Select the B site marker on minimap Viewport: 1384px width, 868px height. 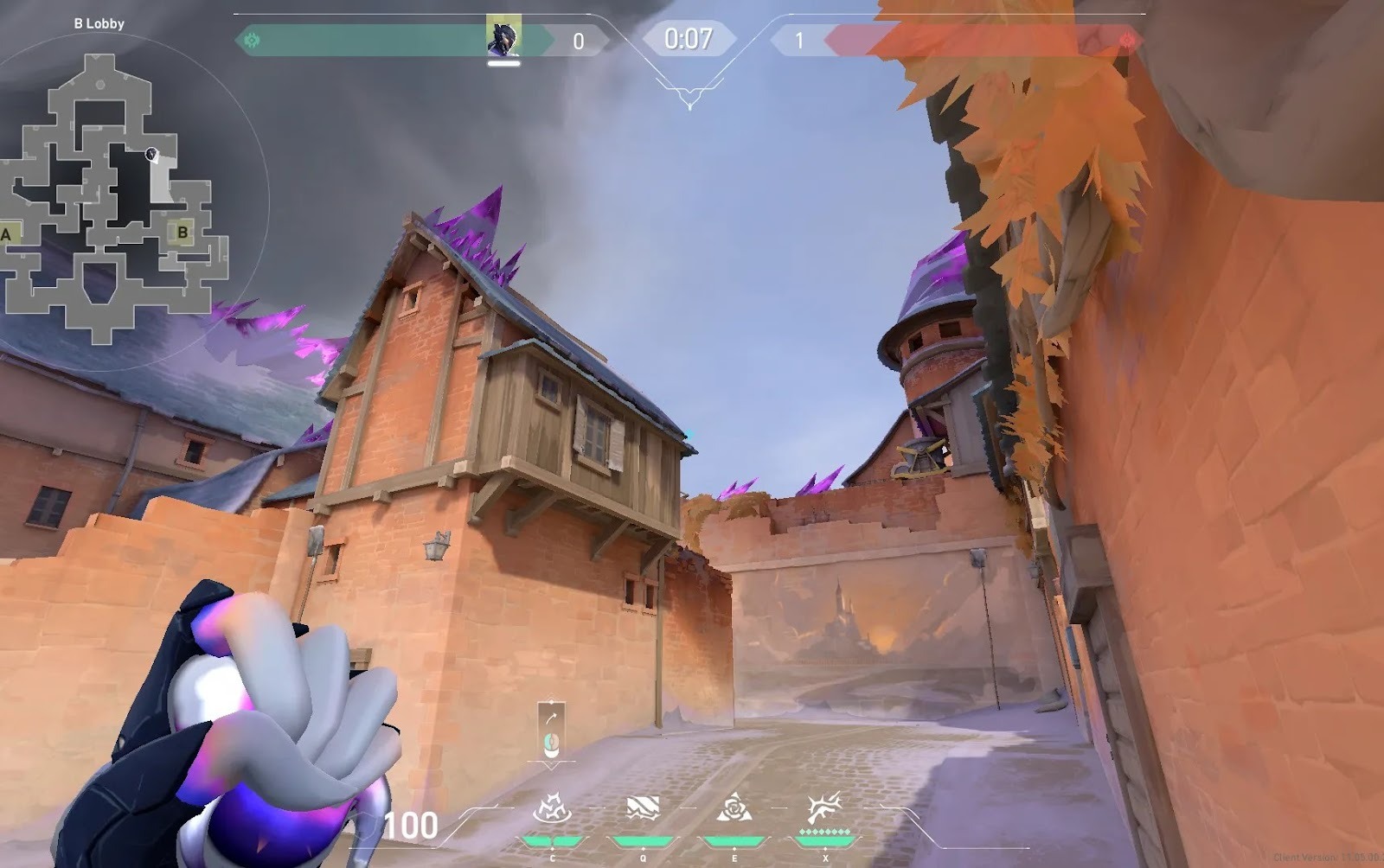(183, 232)
